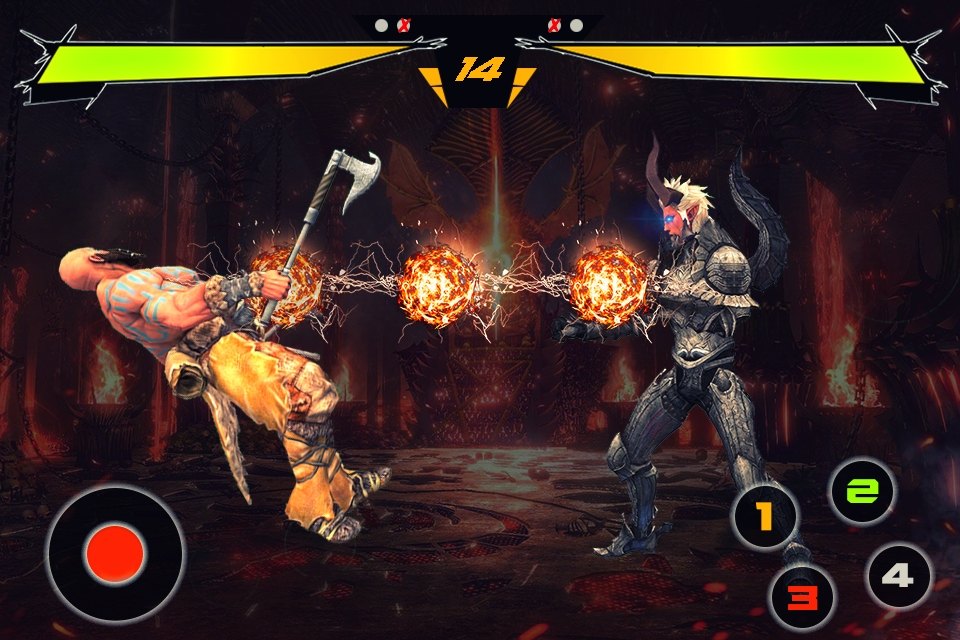Screen dimensions: 960x640
Task: Activate the green number 2 attack button
Action: click(x=863, y=491)
